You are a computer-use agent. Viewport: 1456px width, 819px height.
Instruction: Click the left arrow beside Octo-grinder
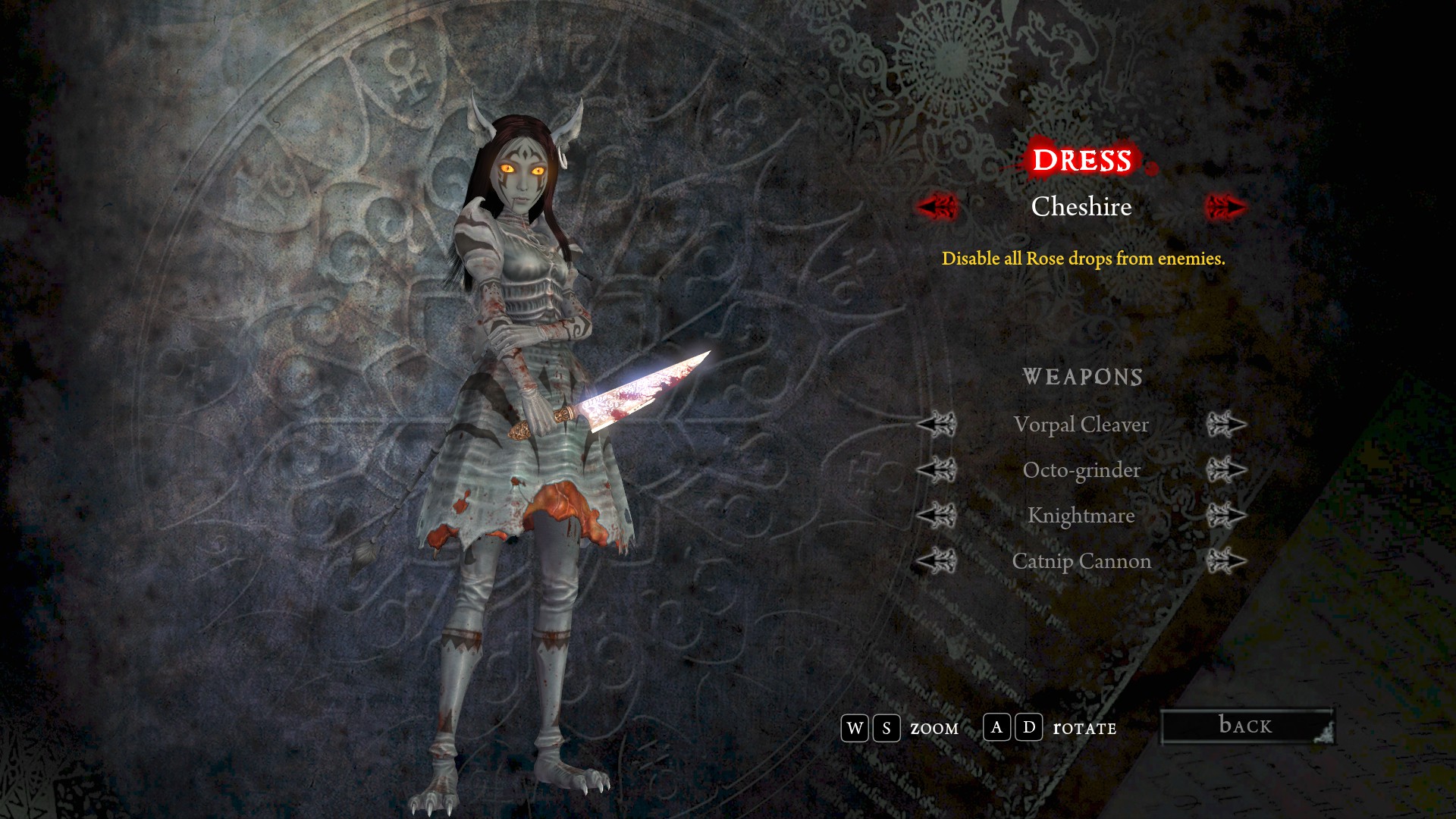click(937, 470)
